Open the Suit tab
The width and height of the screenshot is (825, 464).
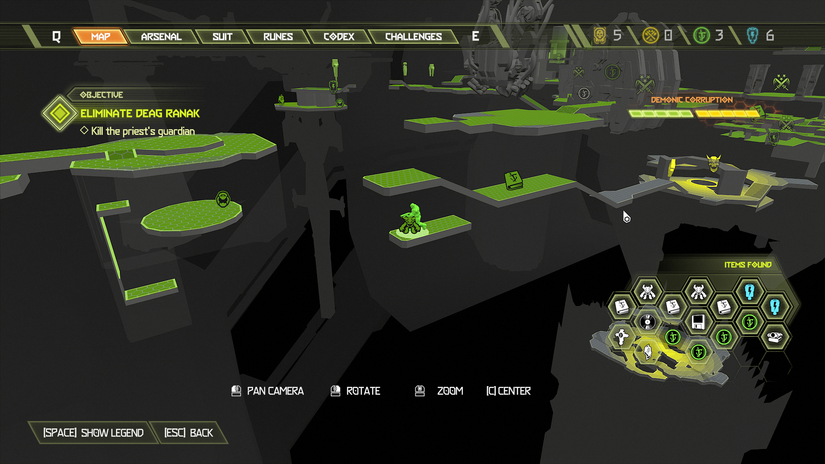[222, 37]
